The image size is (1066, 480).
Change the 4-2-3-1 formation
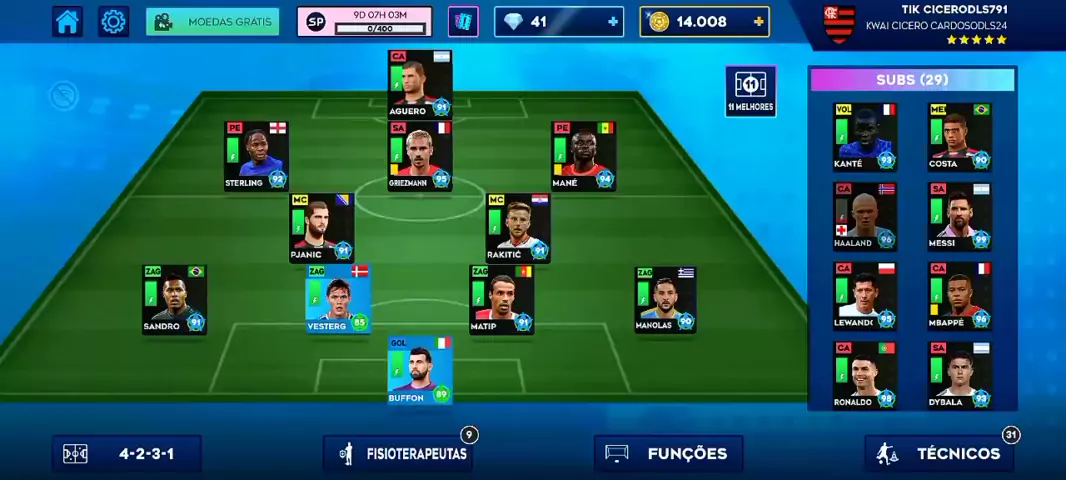pyautogui.click(x=127, y=453)
